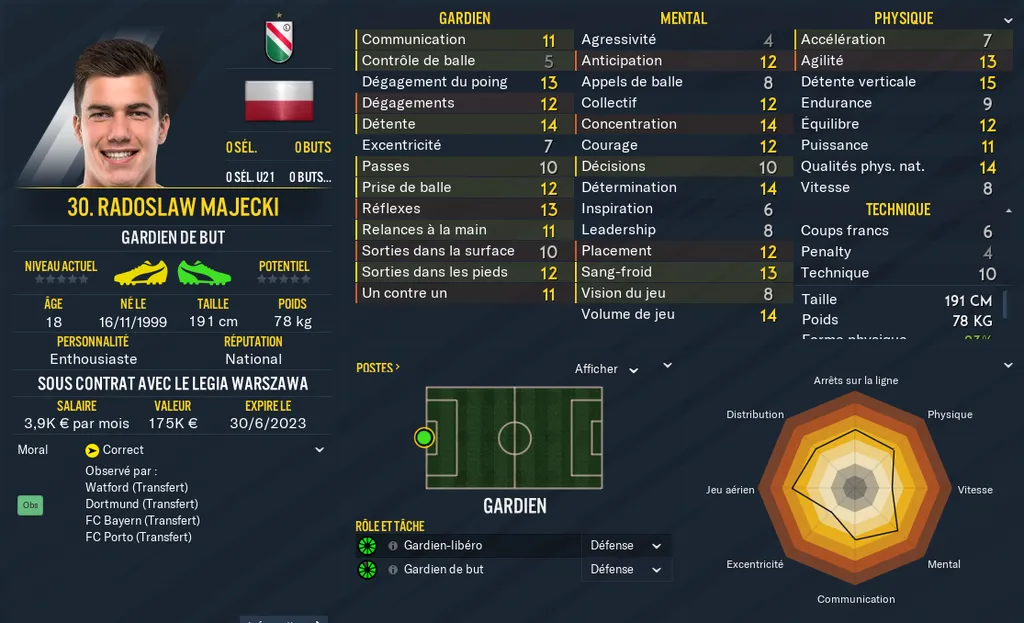Select the goalkeeper position dot on pitch
Screen dimensions: 1024x623
click(x=424, y=437)
